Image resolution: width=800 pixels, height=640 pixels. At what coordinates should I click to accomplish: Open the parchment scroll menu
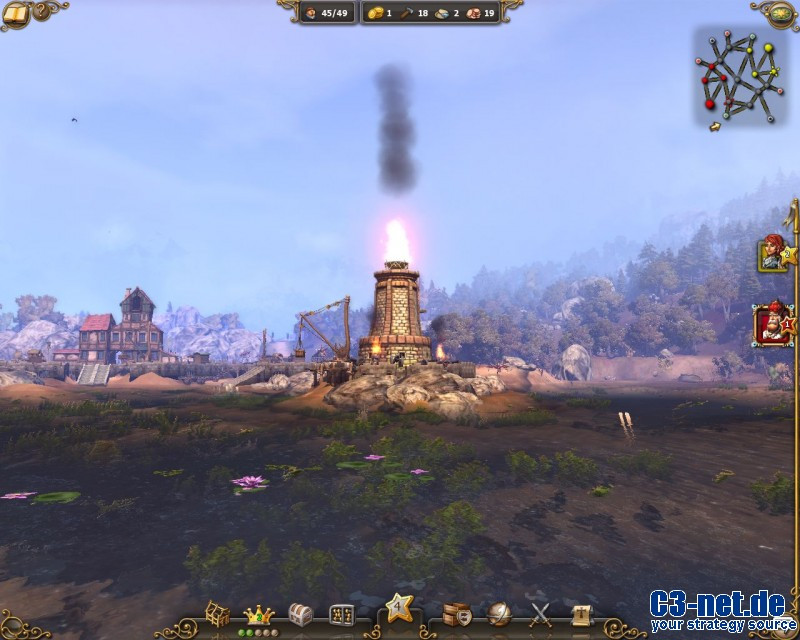580,613
